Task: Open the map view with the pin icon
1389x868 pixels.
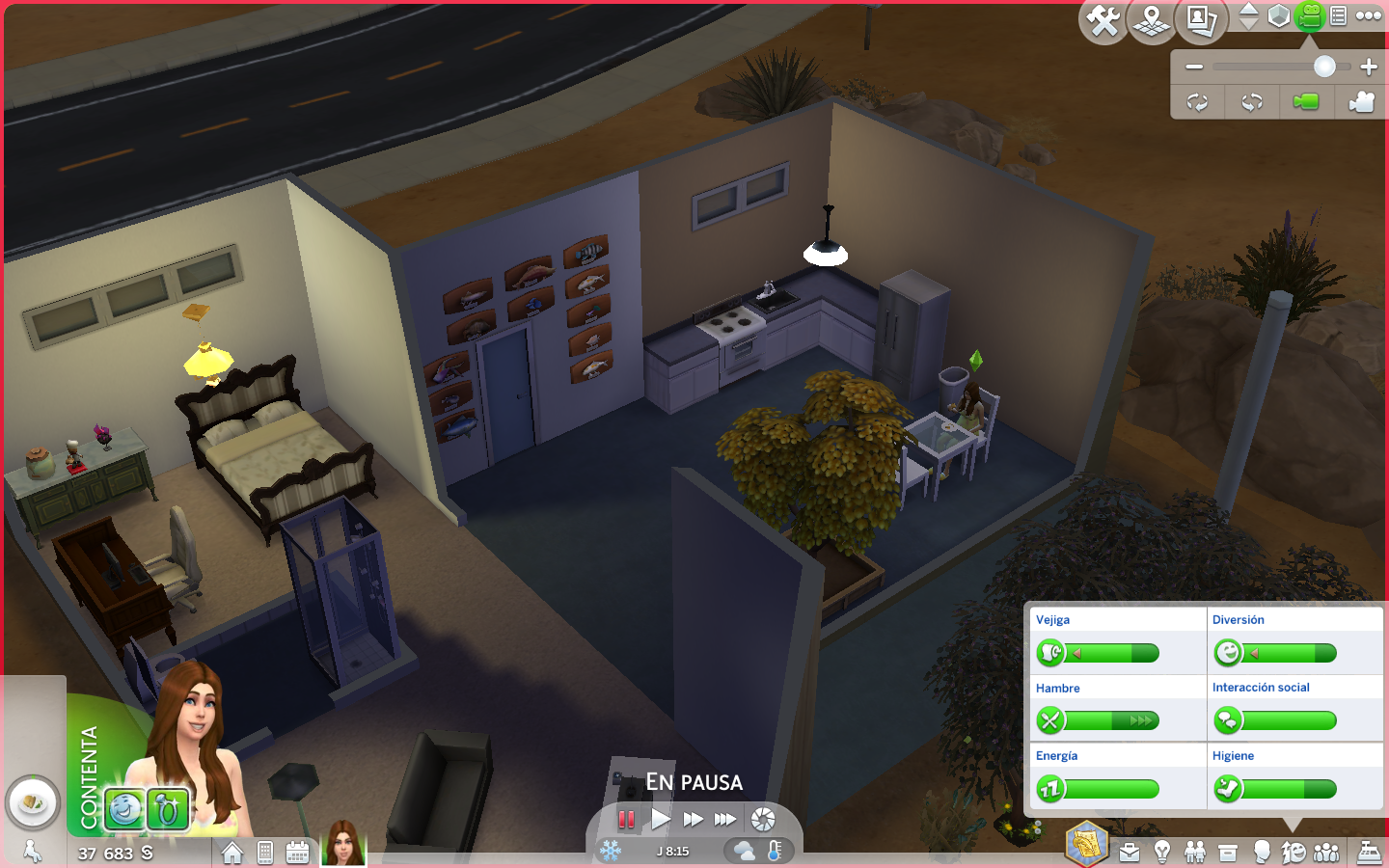Action: pyautogui.click(x=1152, y=20)
